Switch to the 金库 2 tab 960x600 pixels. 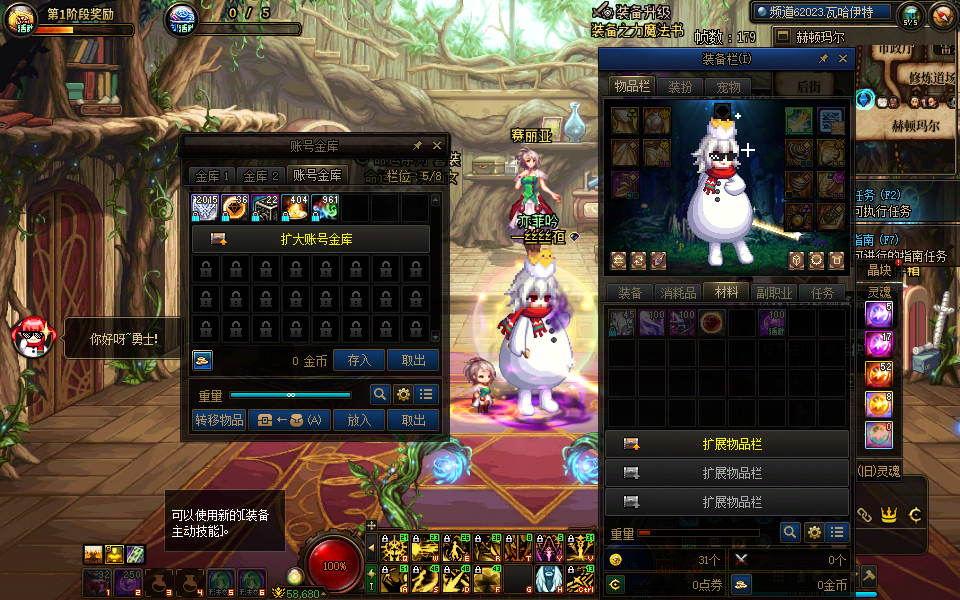[x=262, y=175]
